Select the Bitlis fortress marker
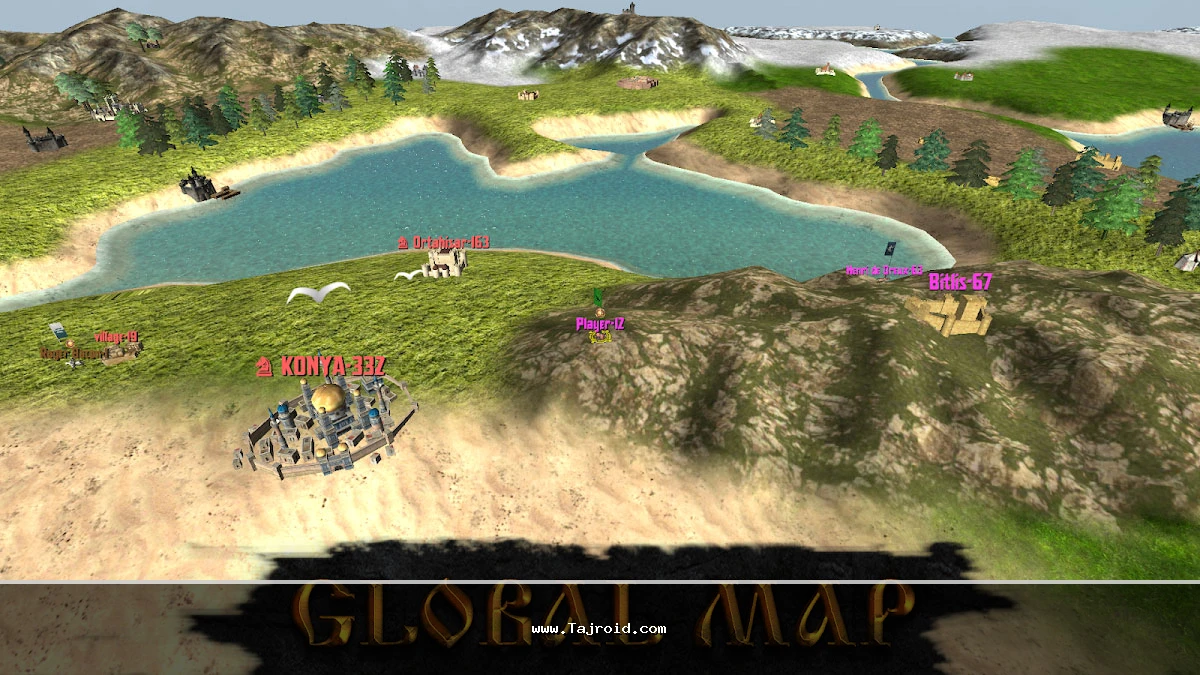 point(952,313)
